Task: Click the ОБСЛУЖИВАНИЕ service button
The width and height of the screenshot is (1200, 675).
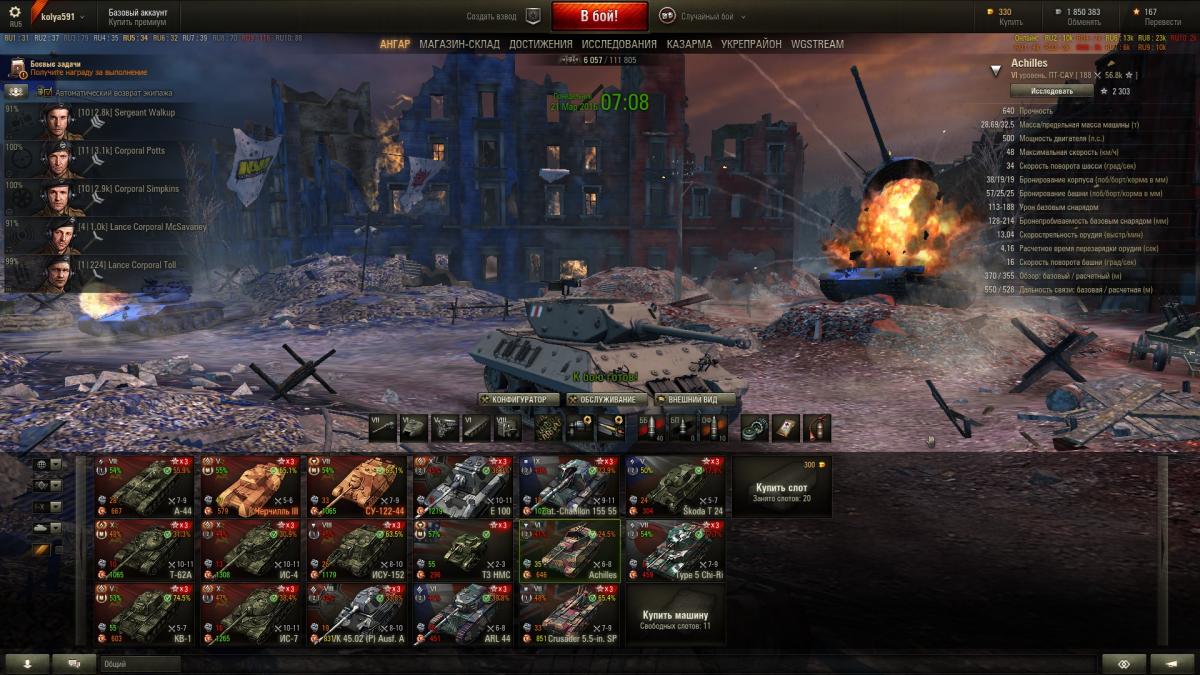Action: click(x=601, y=399)
